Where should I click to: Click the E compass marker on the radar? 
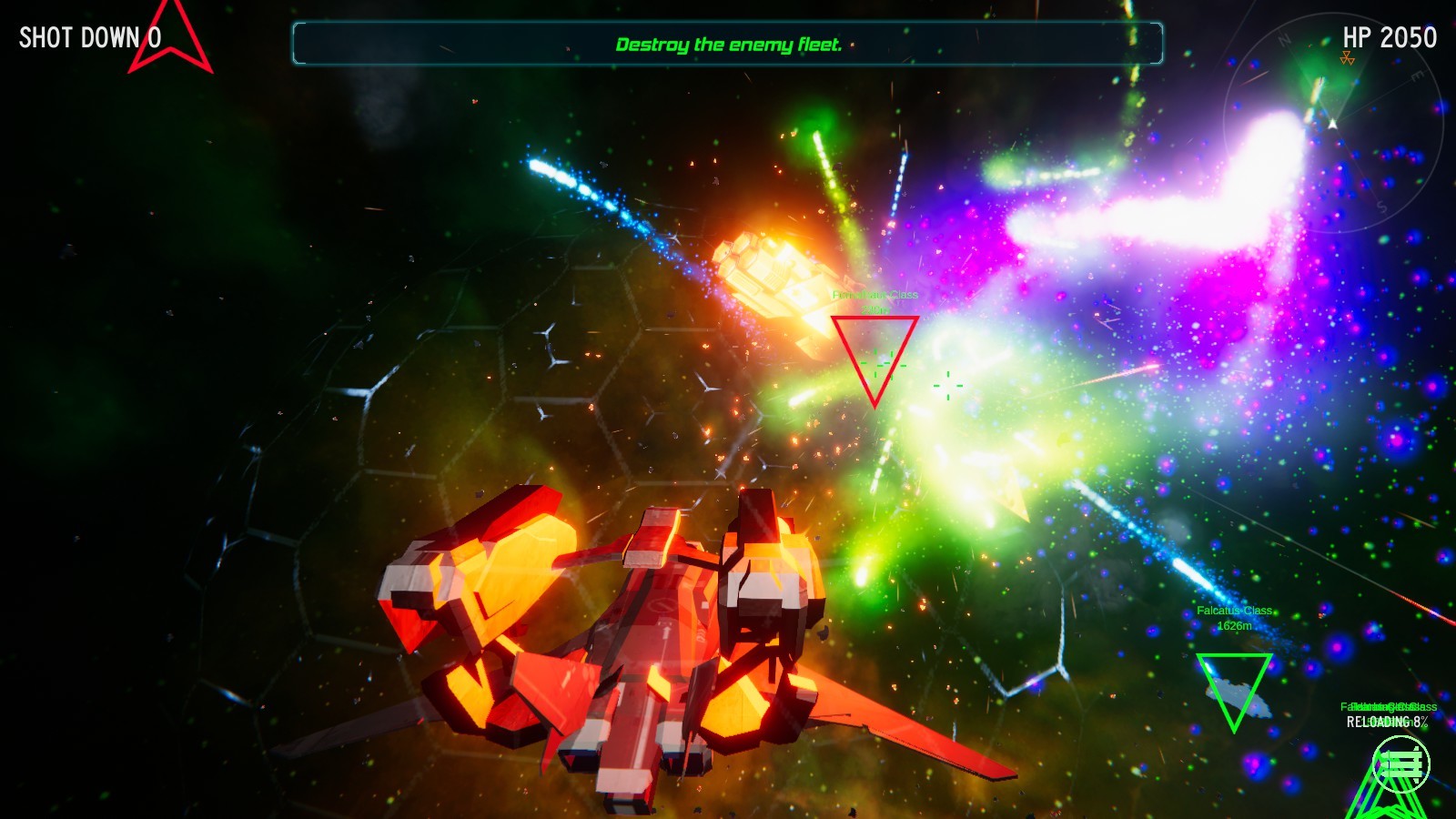[x=1417, y=76]
